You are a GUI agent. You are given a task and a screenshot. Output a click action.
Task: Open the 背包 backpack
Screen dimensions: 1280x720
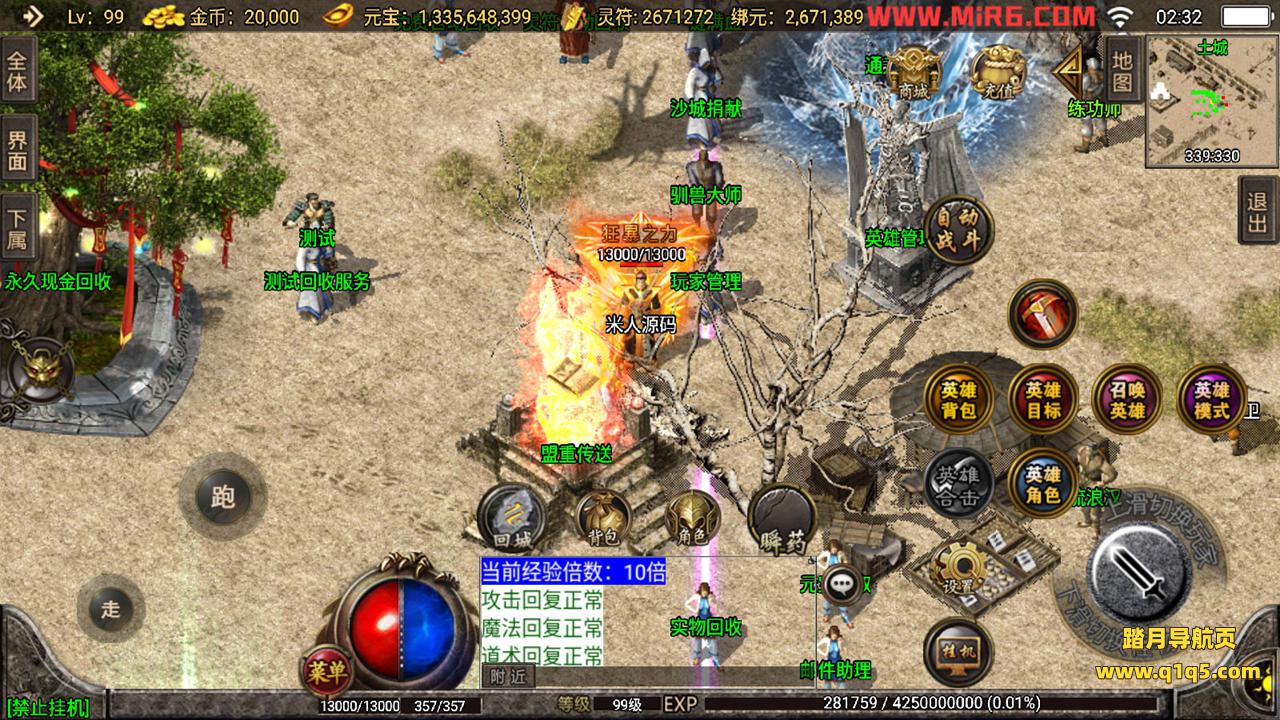pos(602,518)
